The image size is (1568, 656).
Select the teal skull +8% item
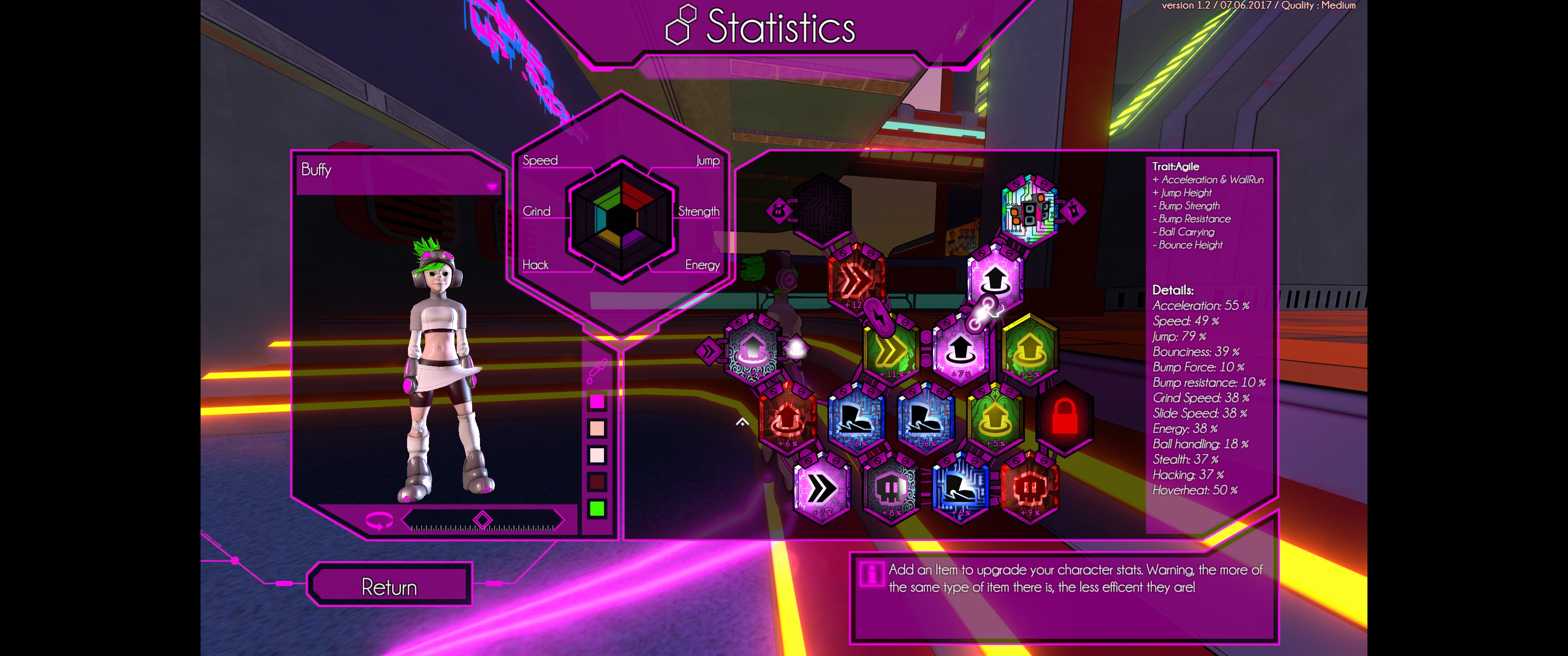point(891,488)
